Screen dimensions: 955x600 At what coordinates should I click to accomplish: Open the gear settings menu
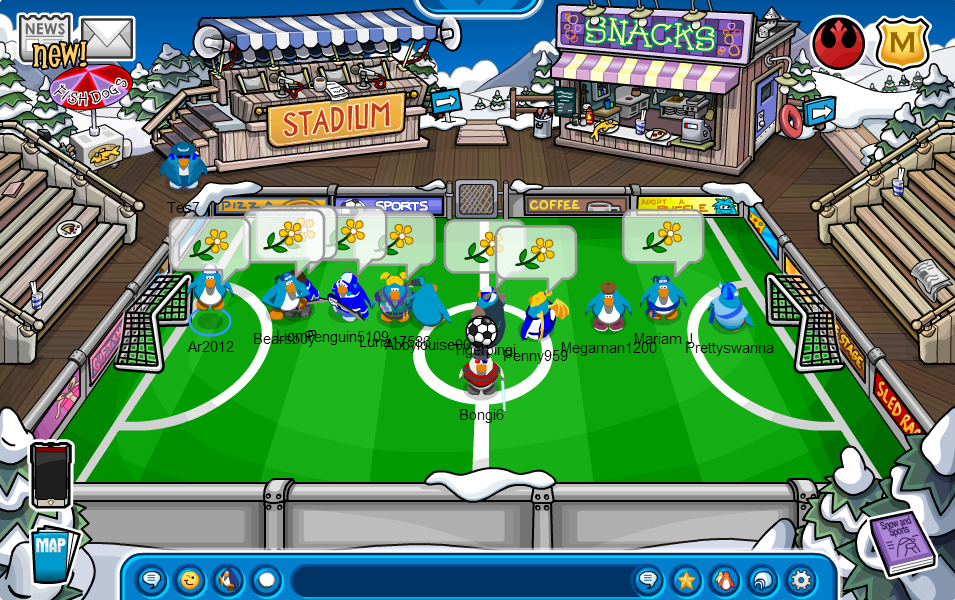[x=800, y=580]
